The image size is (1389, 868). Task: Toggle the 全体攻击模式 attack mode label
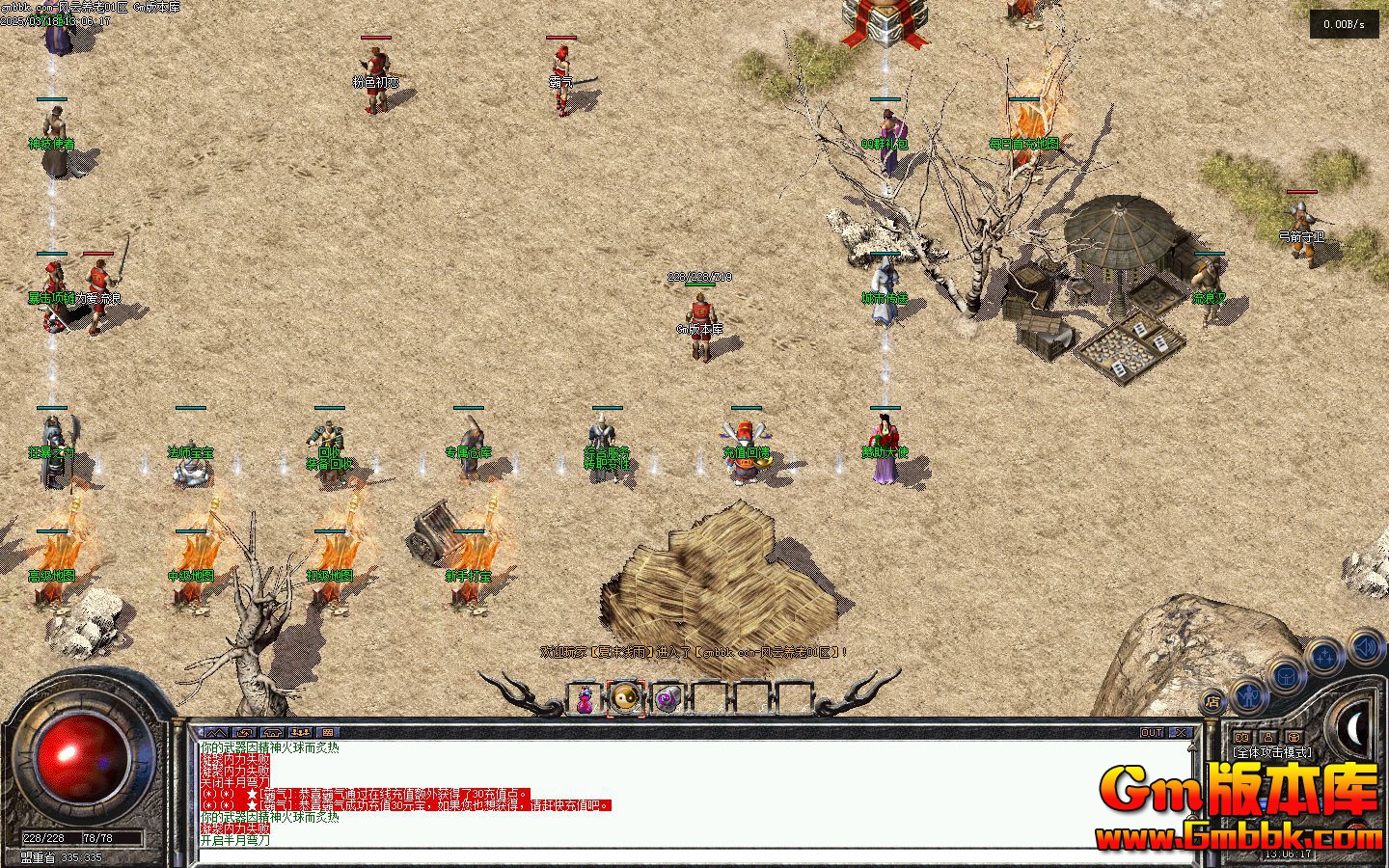click(x=1272, y=752)
